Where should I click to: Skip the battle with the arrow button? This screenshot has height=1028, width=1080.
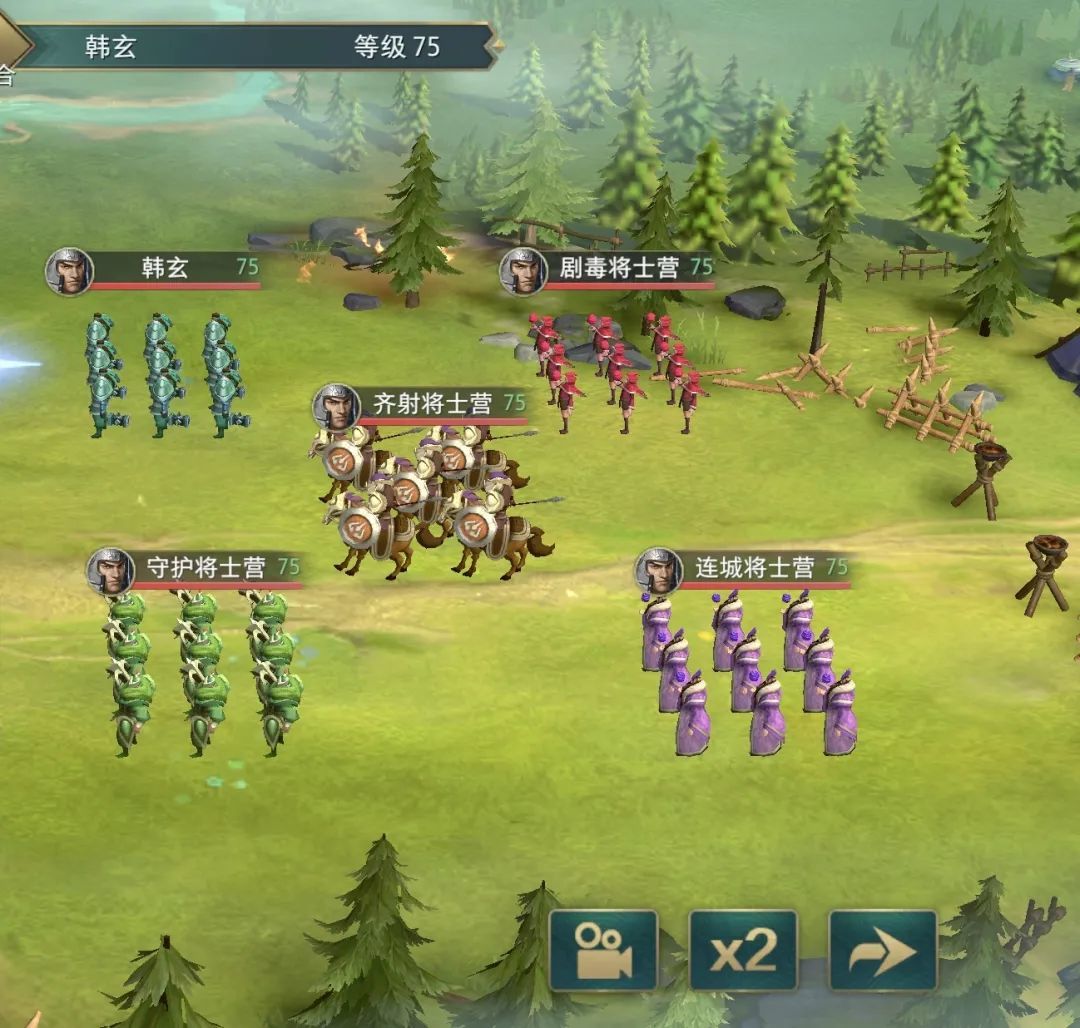(x=883, y=950)
